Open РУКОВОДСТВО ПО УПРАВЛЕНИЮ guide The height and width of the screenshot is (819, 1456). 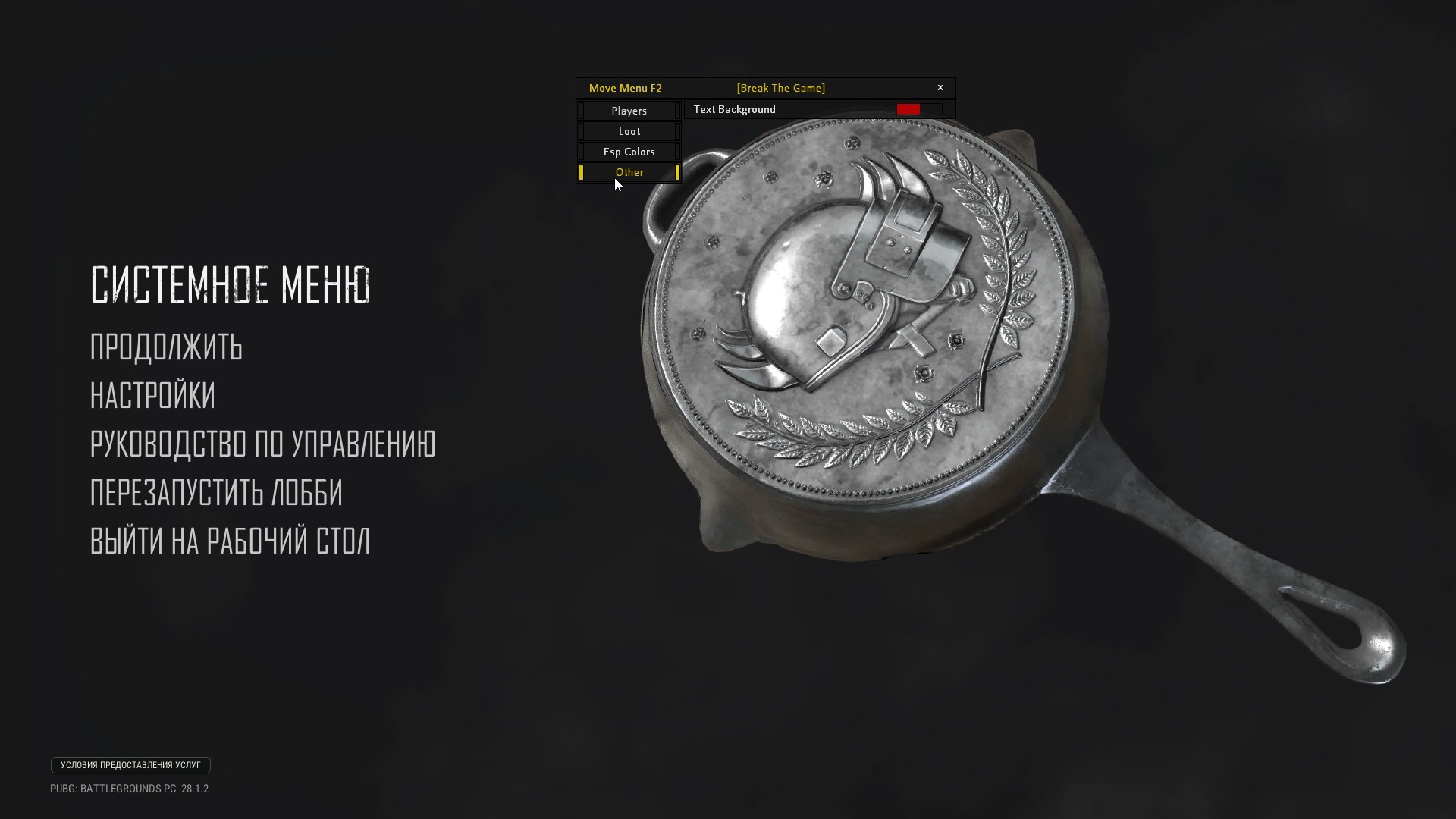click(263, 446)
